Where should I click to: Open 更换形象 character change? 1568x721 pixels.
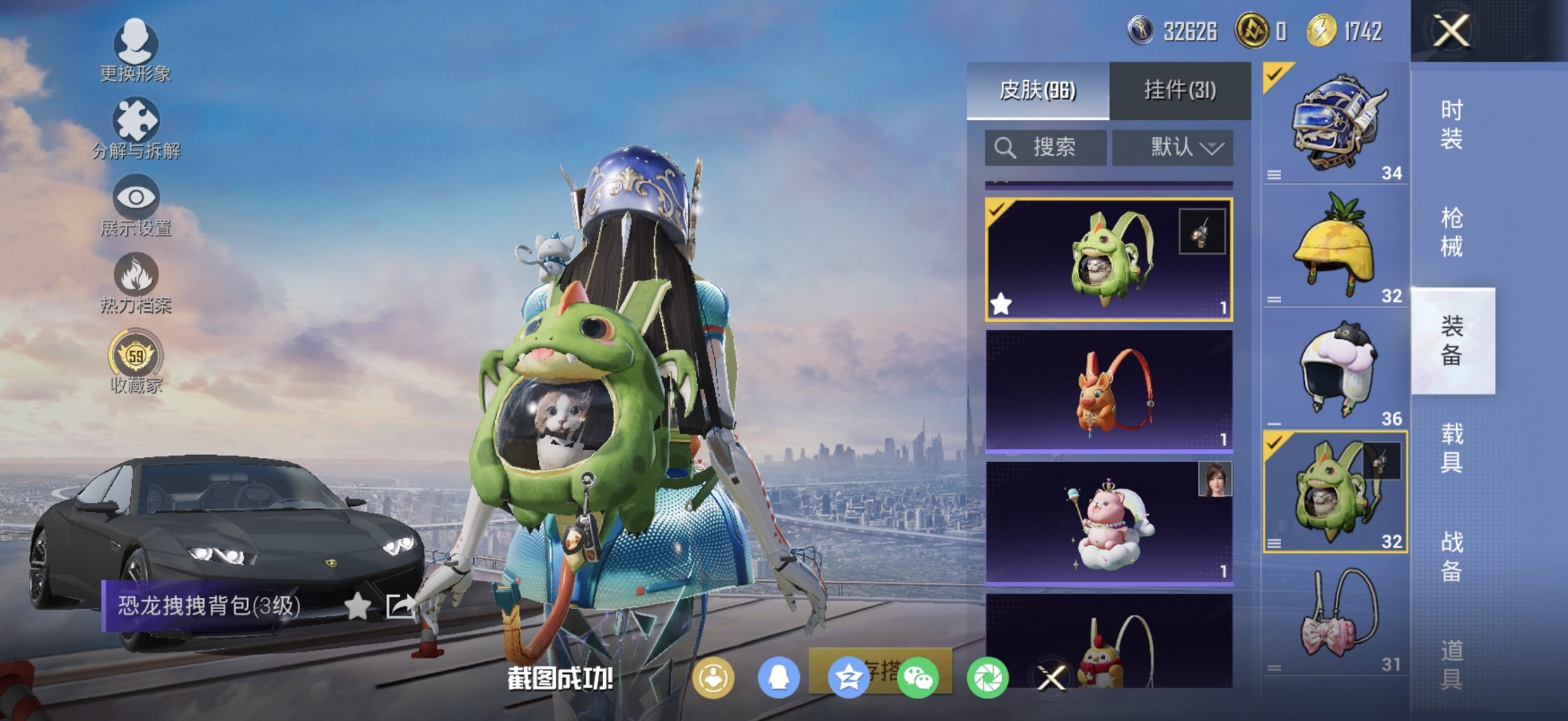pos(135,51)
